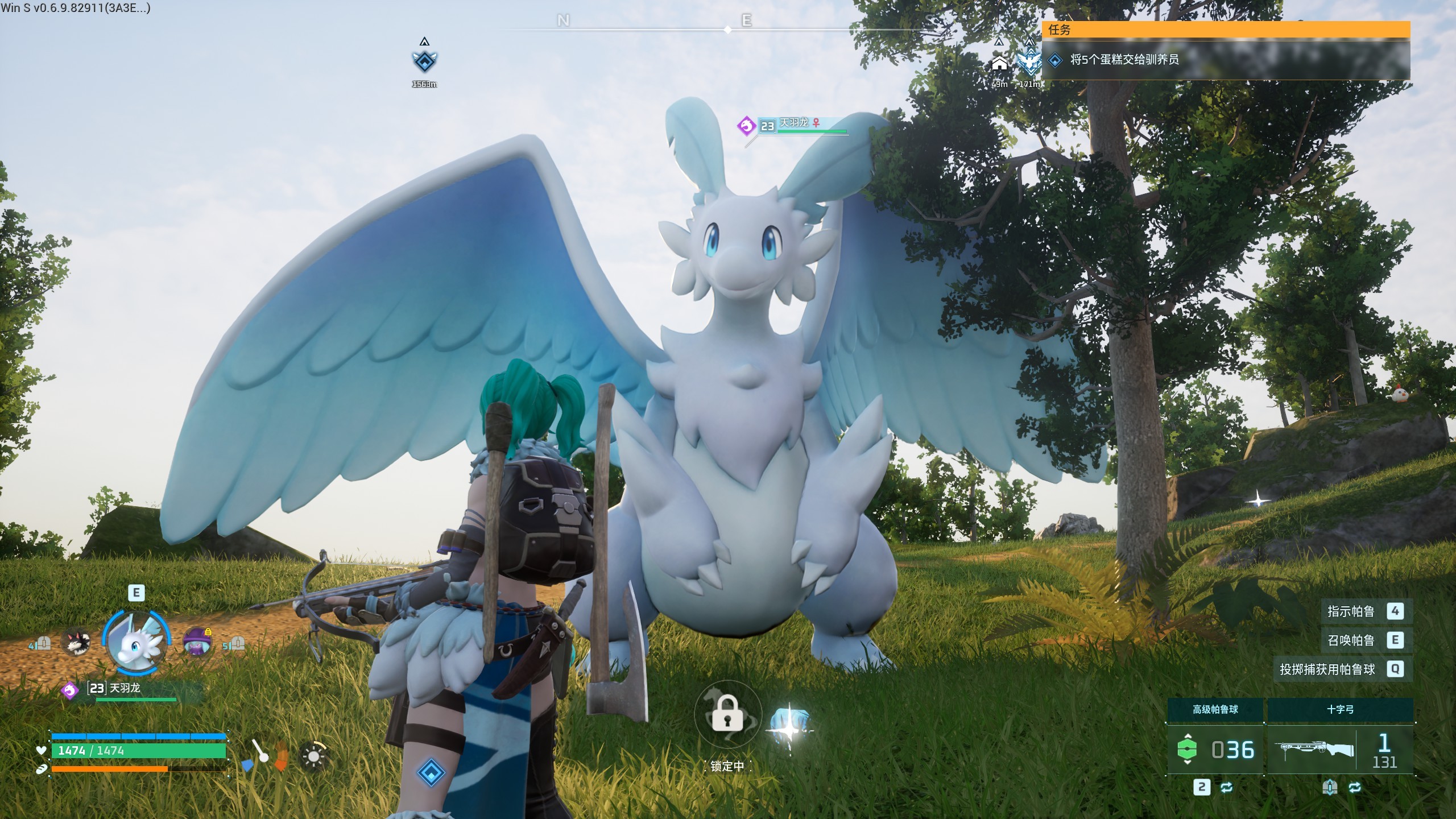Open the 任务 quest tracker panel
This screenshot has width=1456, height=819.
1225,30
